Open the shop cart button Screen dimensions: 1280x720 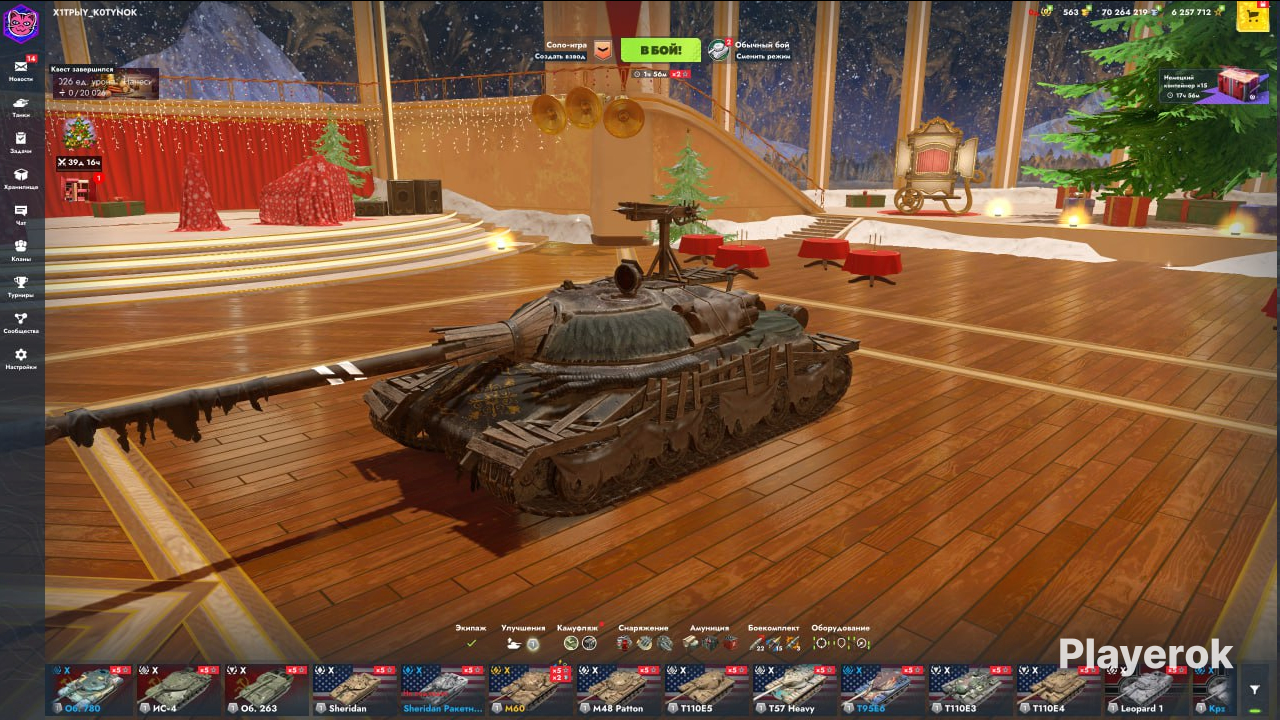tap(1253, 15)
